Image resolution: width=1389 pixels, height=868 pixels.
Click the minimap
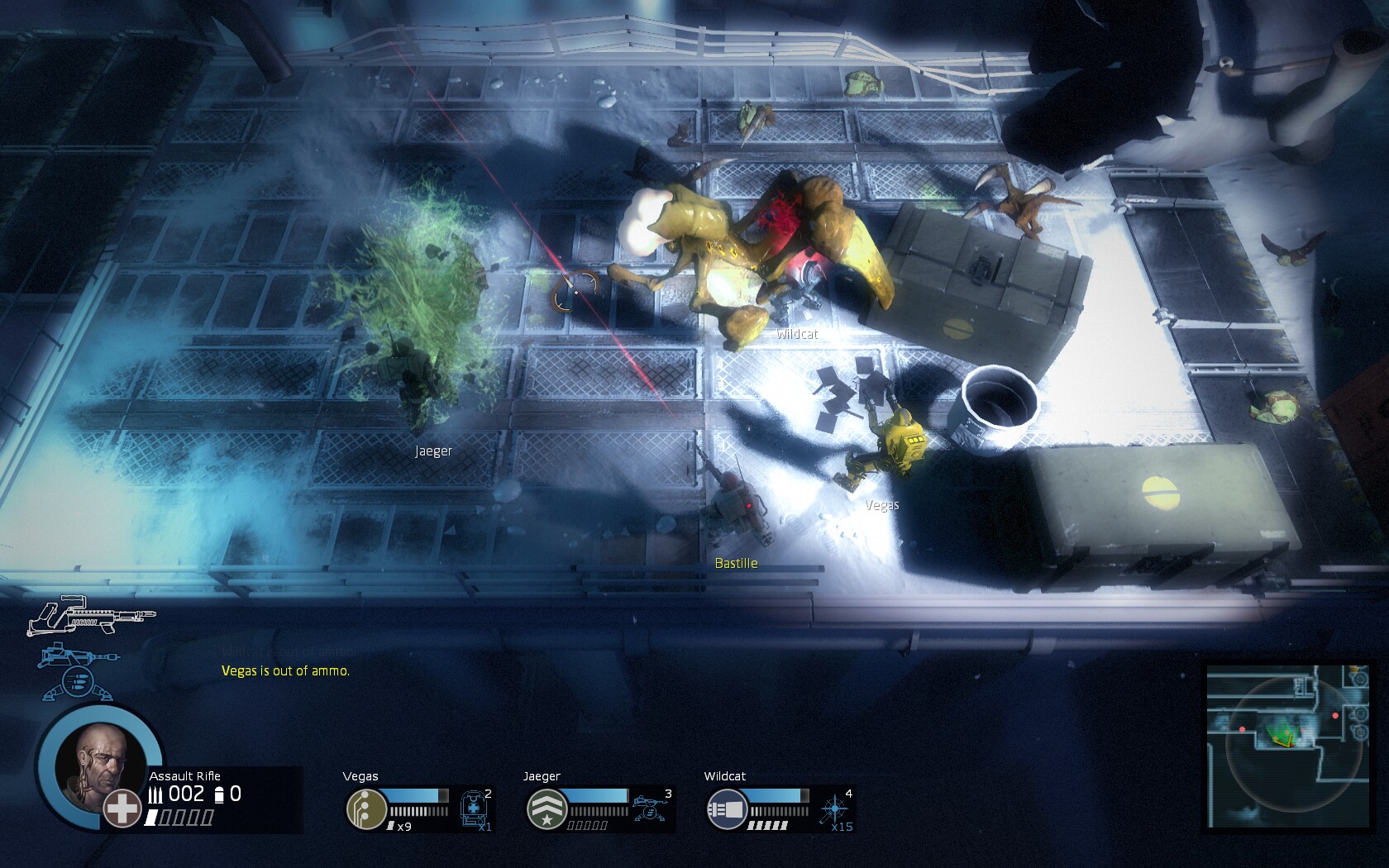pos(1286,746)
